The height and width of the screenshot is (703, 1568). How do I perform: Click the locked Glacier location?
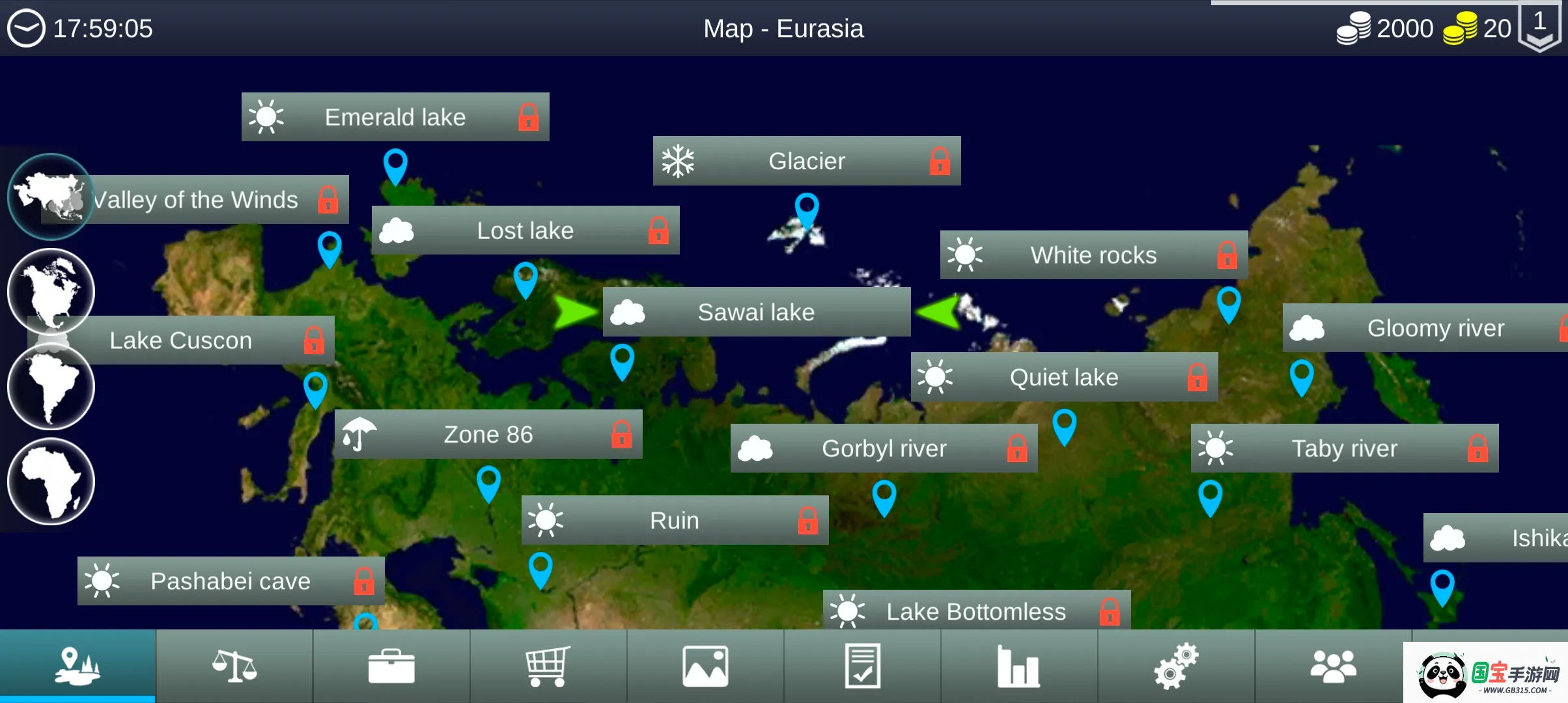(807, 161)
